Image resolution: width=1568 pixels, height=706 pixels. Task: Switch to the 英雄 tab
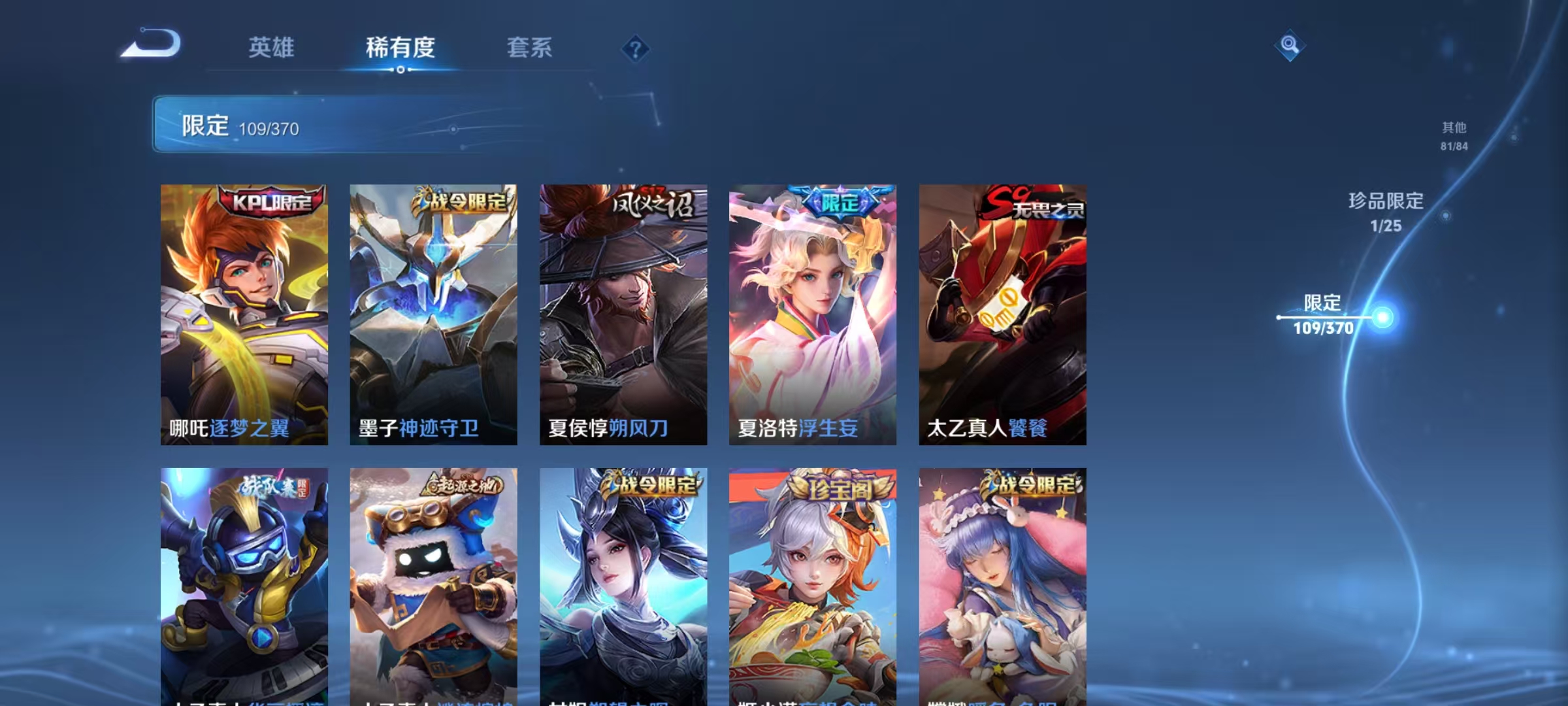272,48
